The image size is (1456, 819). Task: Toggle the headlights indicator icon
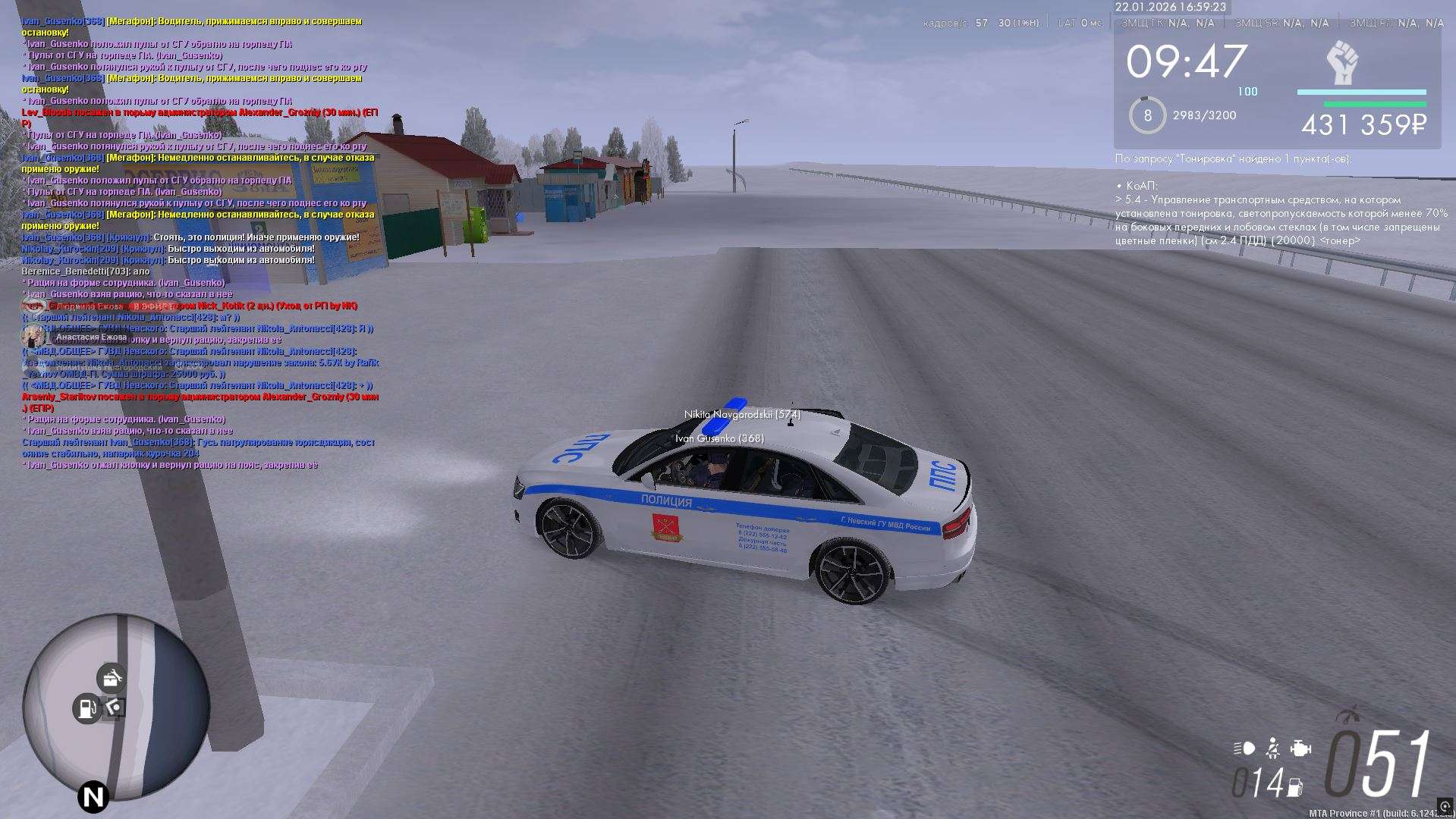pos(1244,748)
